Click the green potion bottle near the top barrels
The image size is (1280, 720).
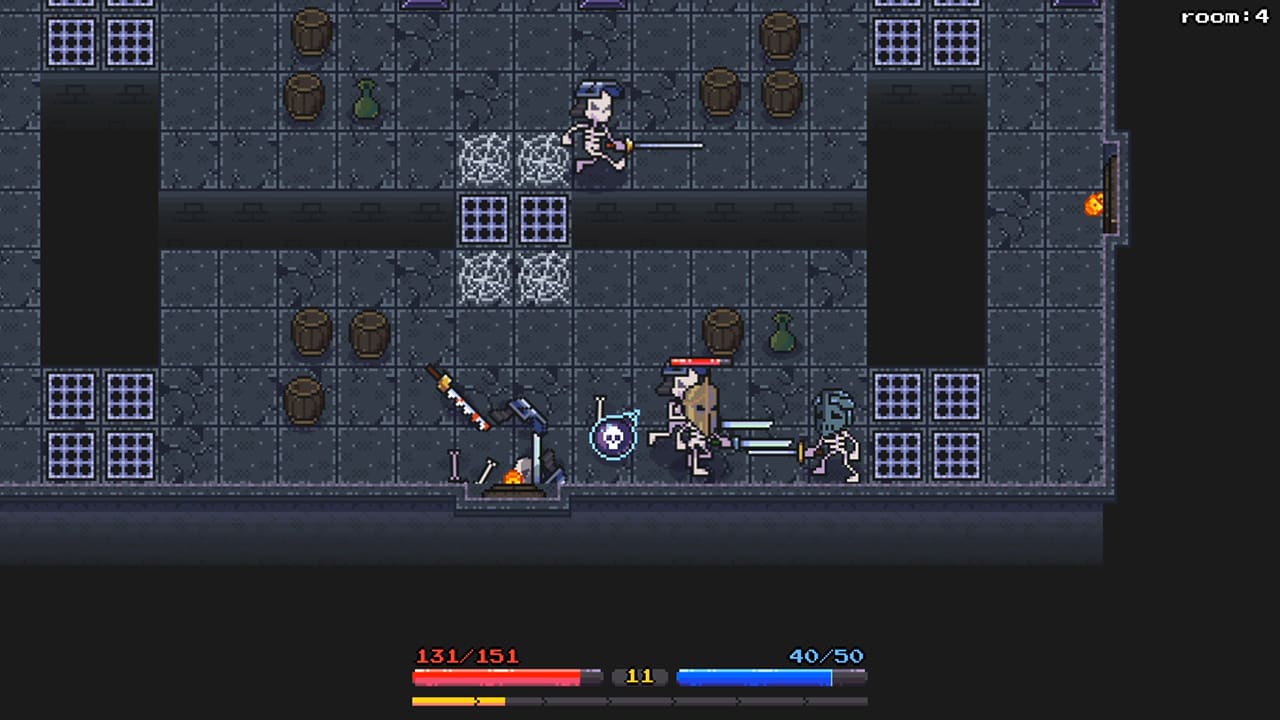point(366,98)
